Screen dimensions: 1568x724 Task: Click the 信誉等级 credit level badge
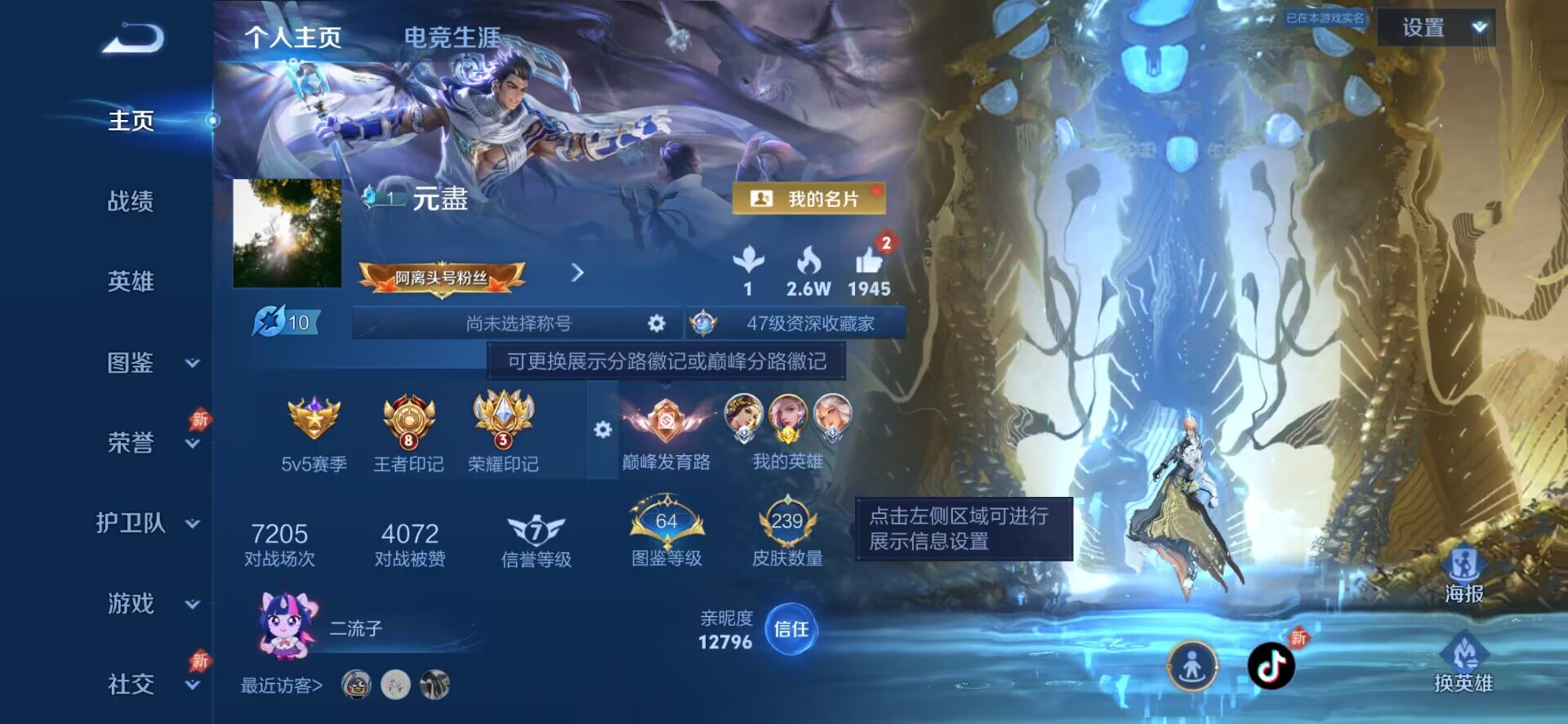coord(537,527)
